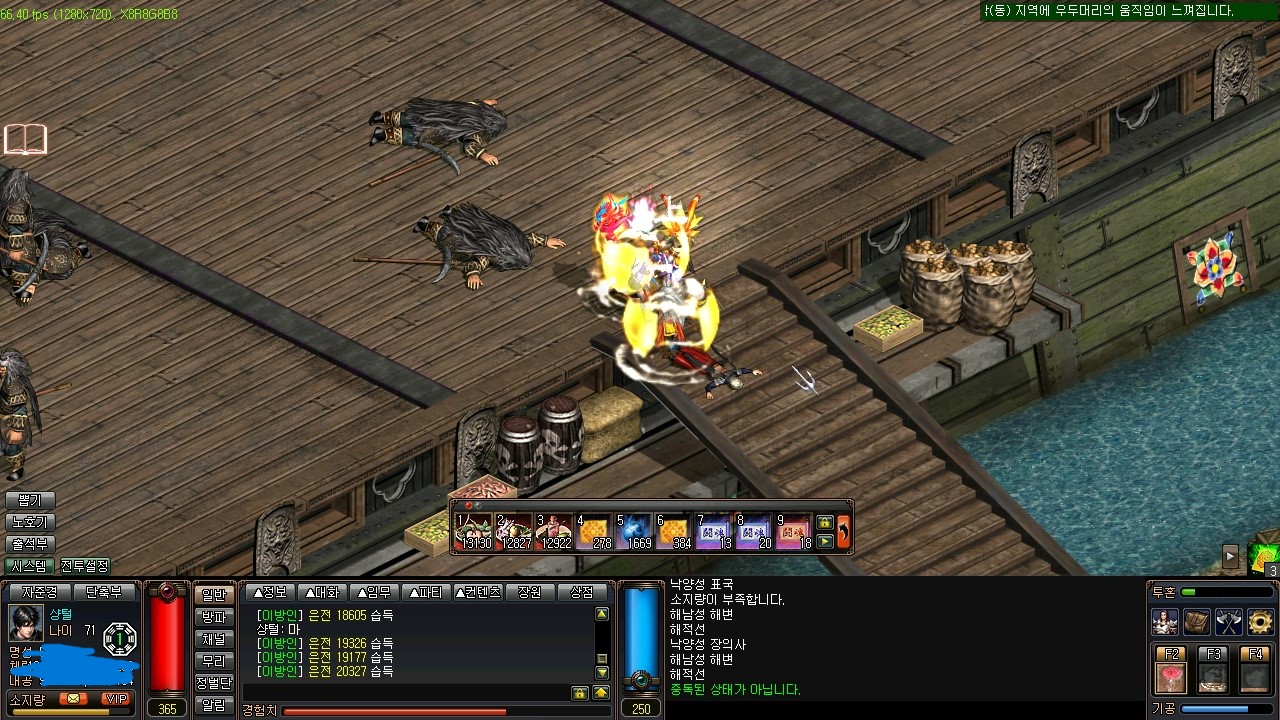Open the 시스템 system menu
Screen dimensions: 1280x720
coord(30,567)
